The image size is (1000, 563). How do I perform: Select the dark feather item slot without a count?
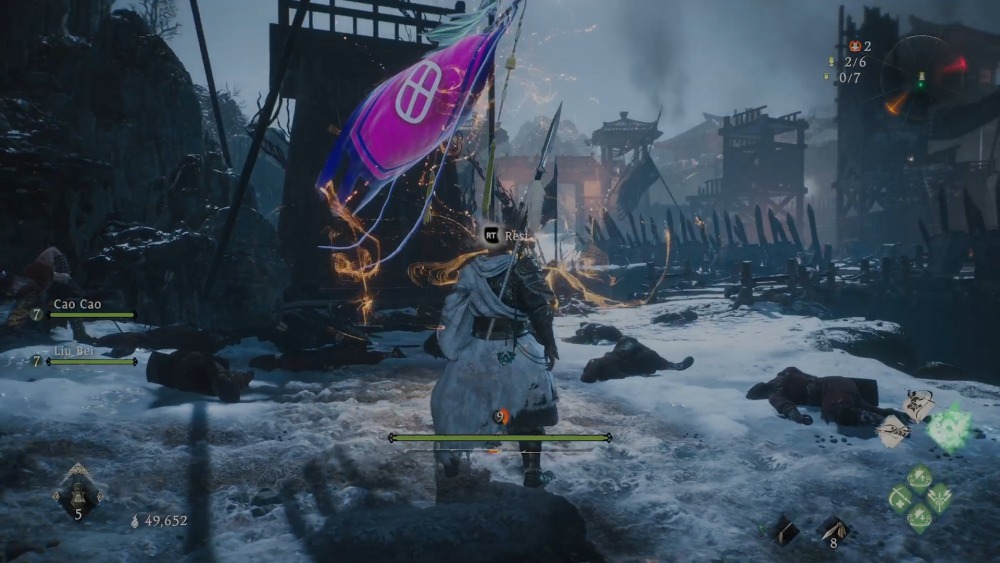(784, 531)
